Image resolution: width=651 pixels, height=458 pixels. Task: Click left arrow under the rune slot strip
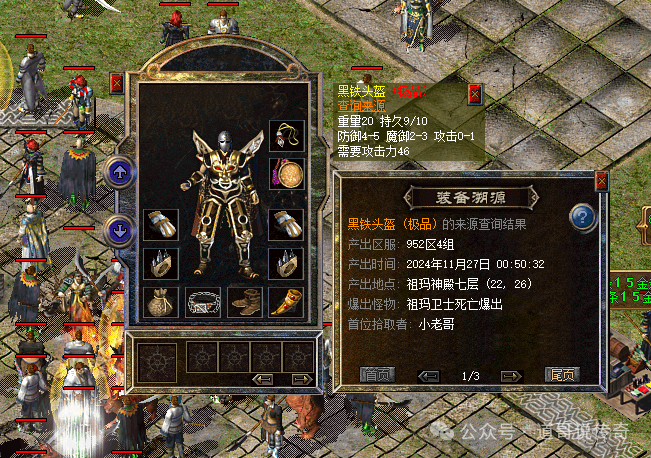click(263, 379)
